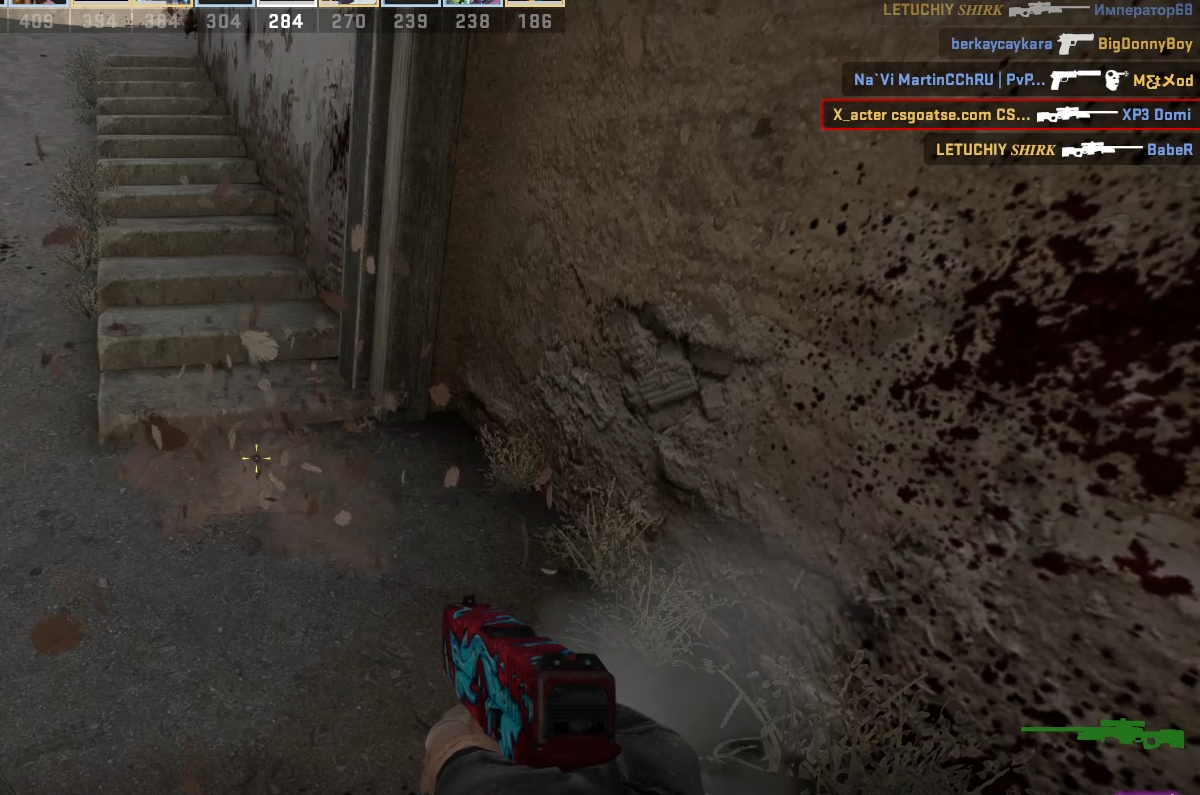Click the red-outlined X_acter kill feed entry

pyautogui.click(x=1010, y=115)
